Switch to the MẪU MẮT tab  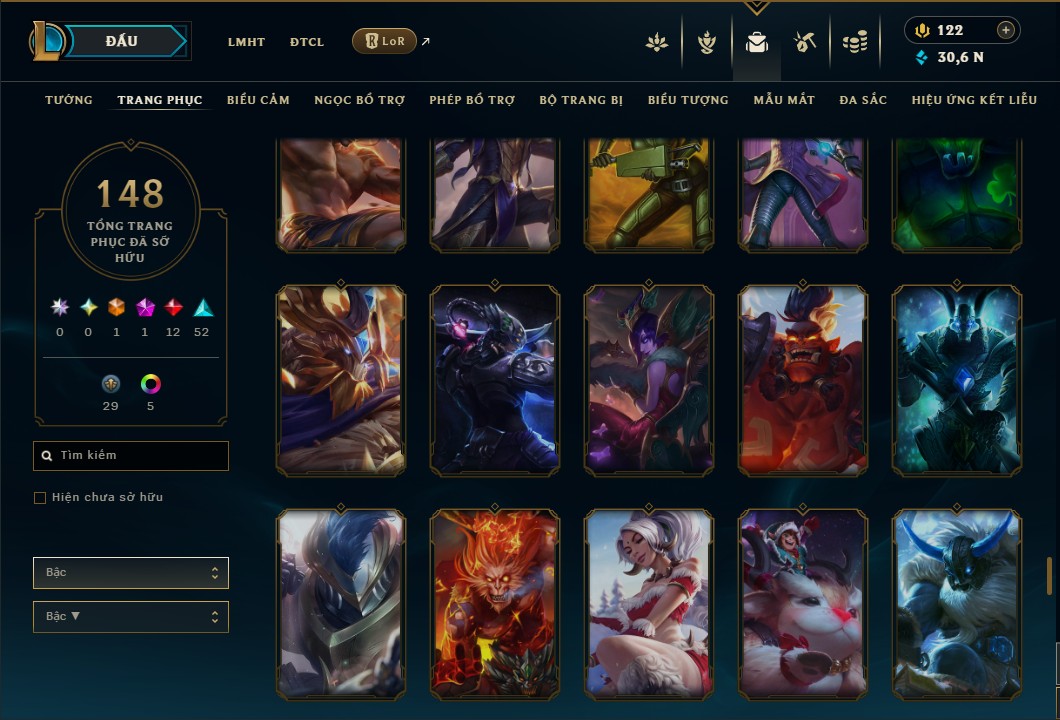(x=784, y=100)
